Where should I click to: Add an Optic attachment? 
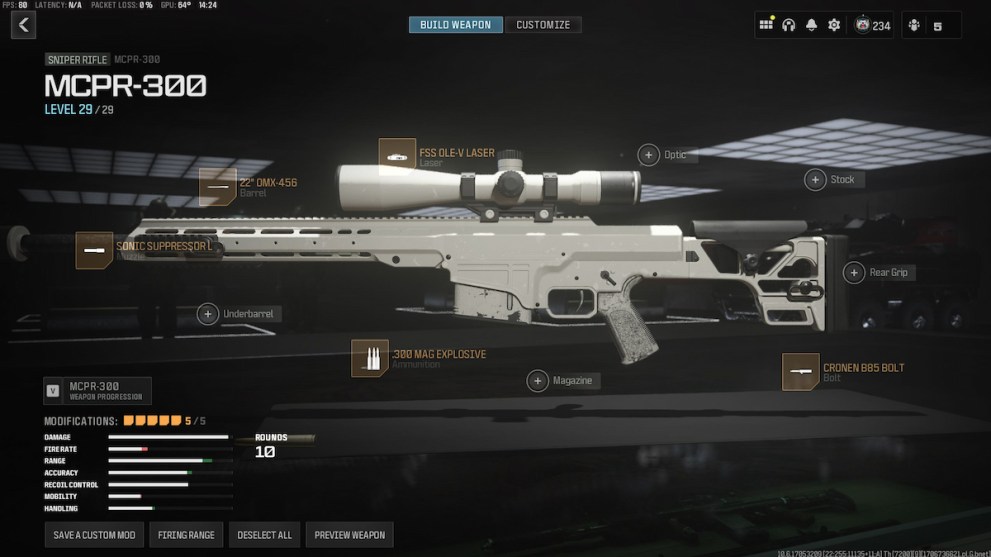(648, 155)
